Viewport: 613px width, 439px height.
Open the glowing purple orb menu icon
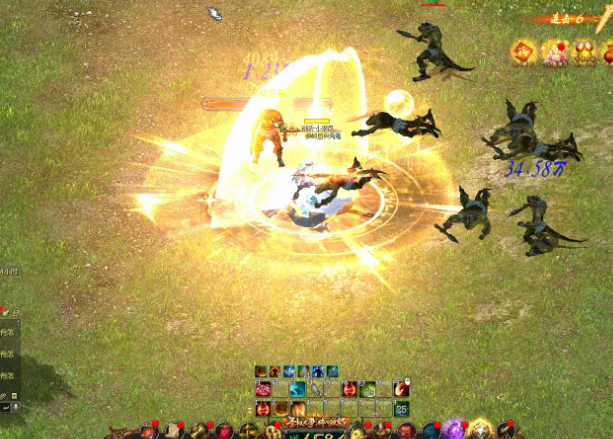click(x=454, y=430)
